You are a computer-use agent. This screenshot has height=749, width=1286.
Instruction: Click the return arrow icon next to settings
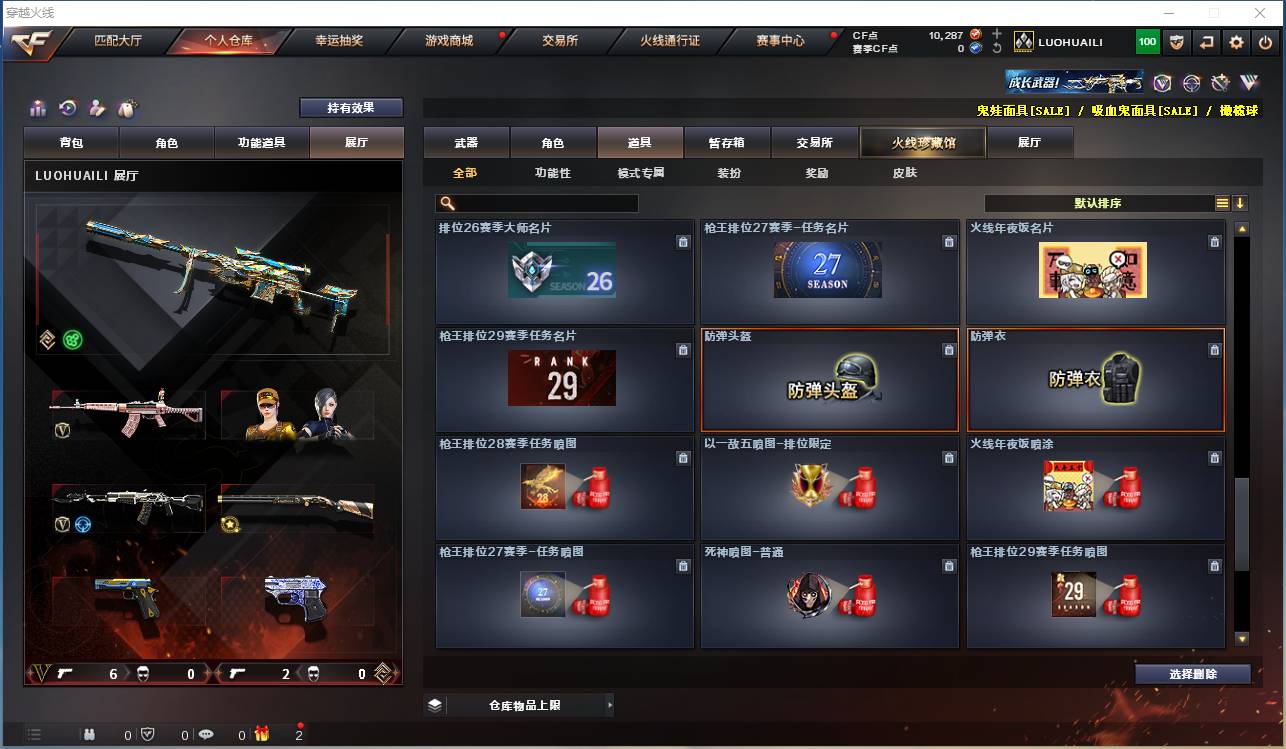point(1206,42)
